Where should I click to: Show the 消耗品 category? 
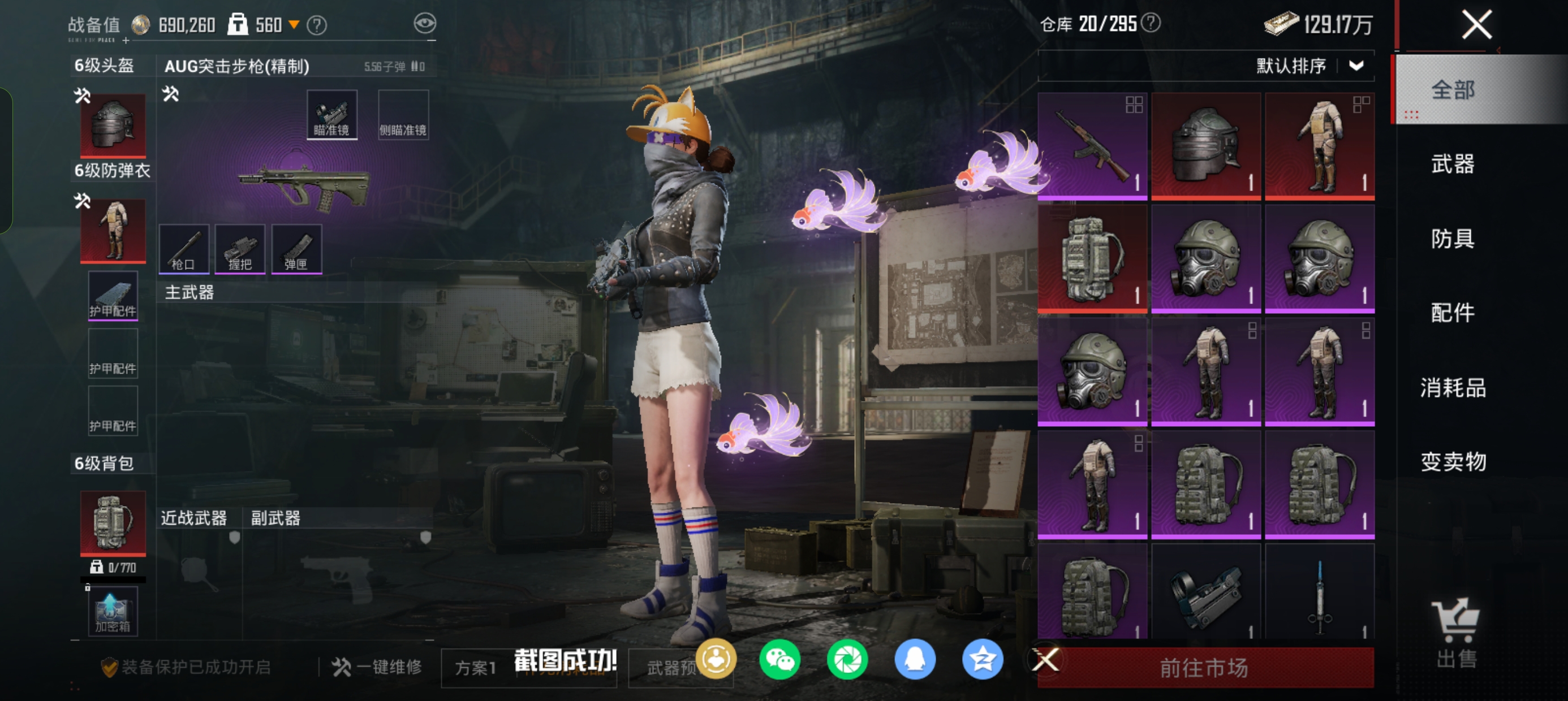pos(1453,388)
